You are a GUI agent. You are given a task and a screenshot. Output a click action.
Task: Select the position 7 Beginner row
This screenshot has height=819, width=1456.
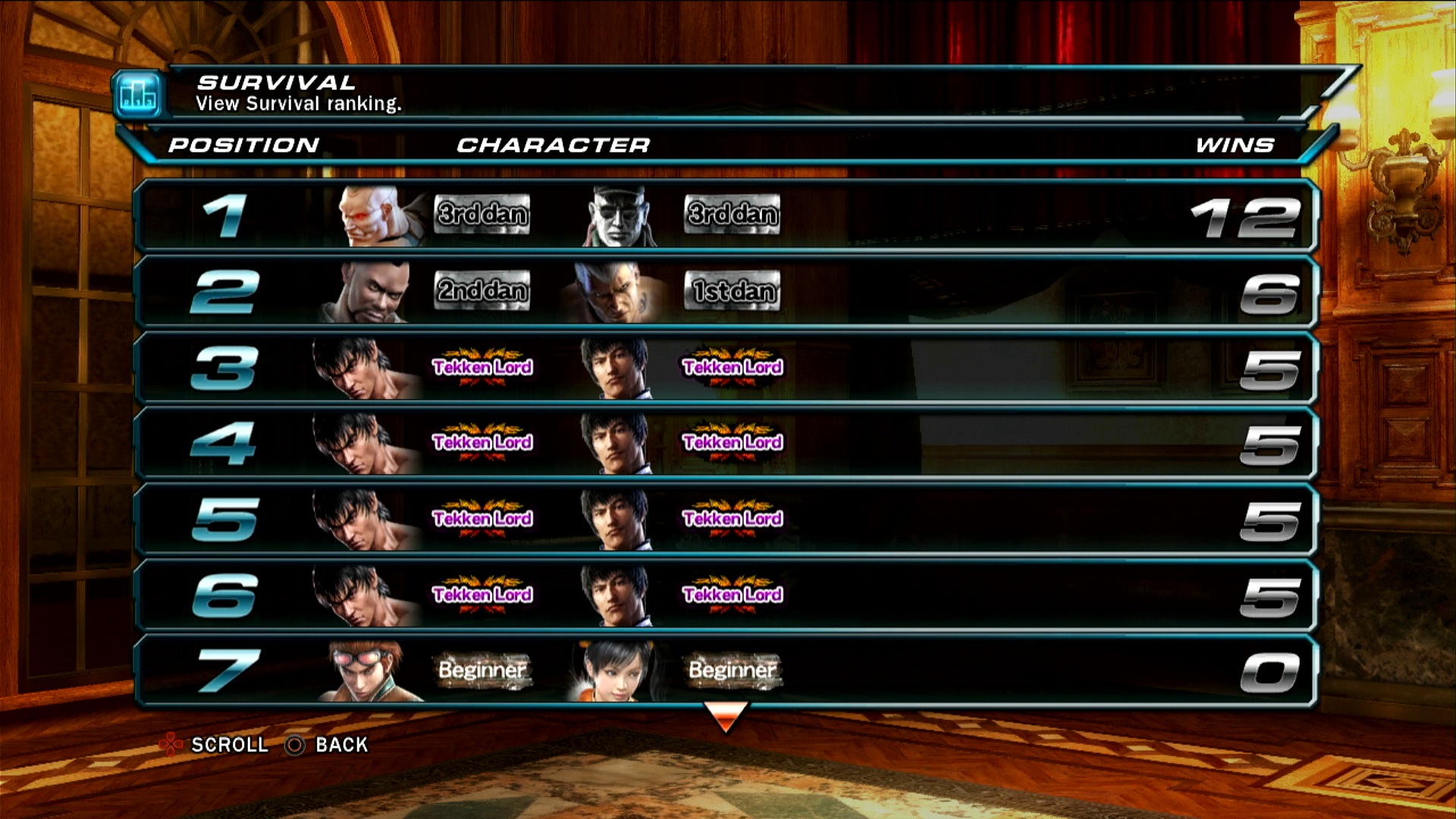pos(726,671)
